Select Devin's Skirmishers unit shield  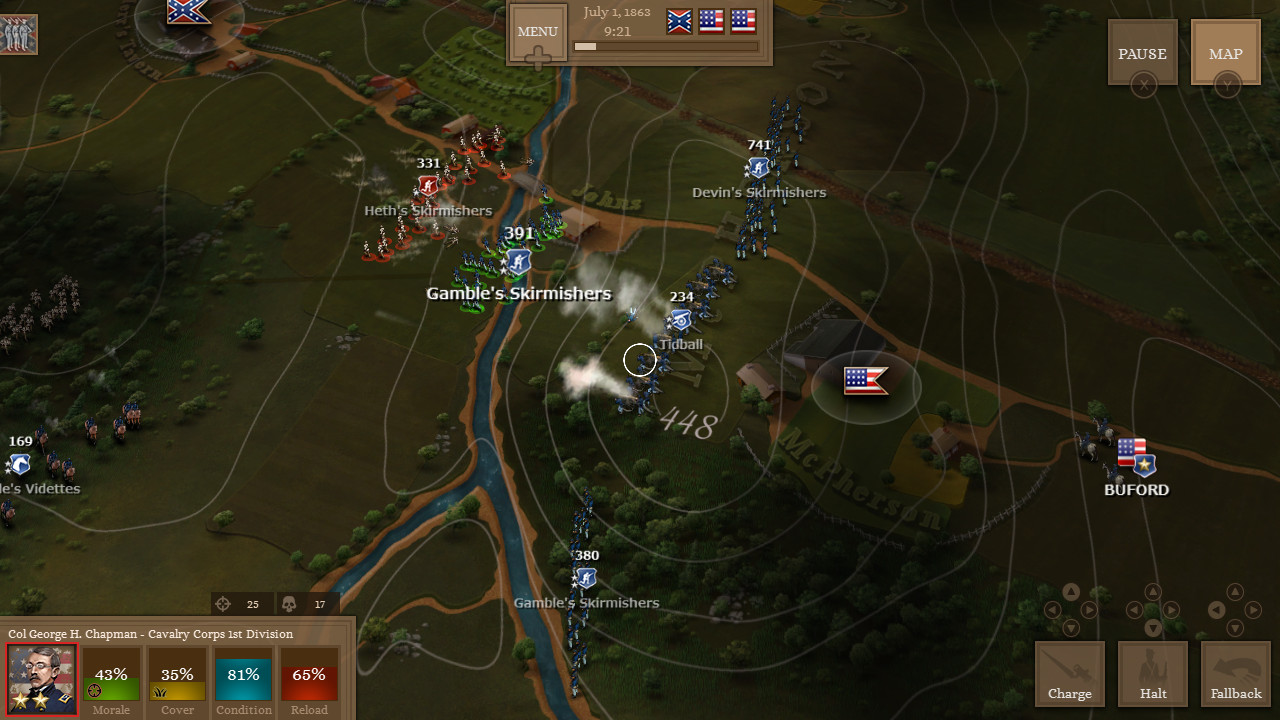pyautogui.click(x=758, y=167)
